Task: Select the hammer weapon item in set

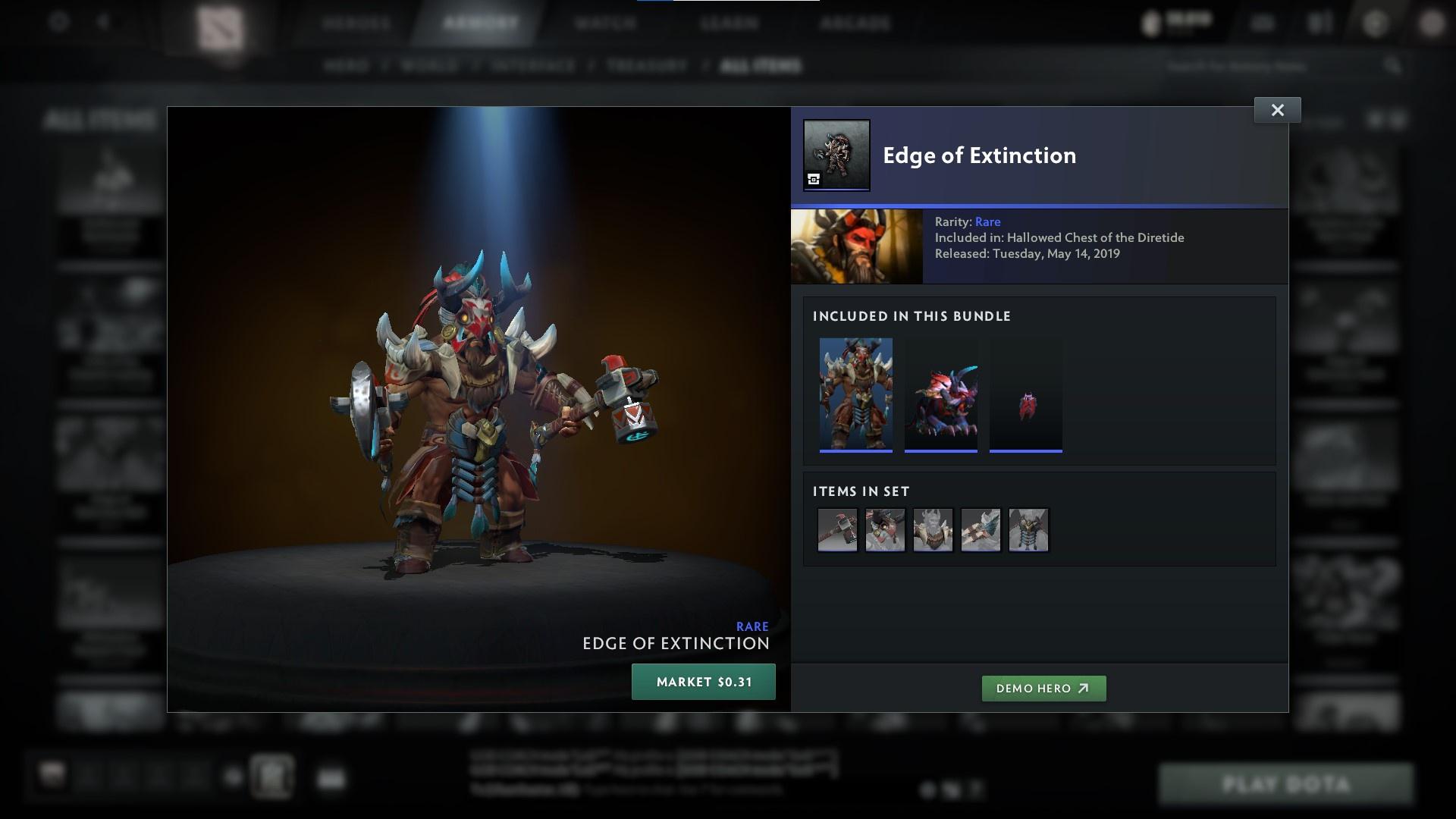Action: point(837,530)
